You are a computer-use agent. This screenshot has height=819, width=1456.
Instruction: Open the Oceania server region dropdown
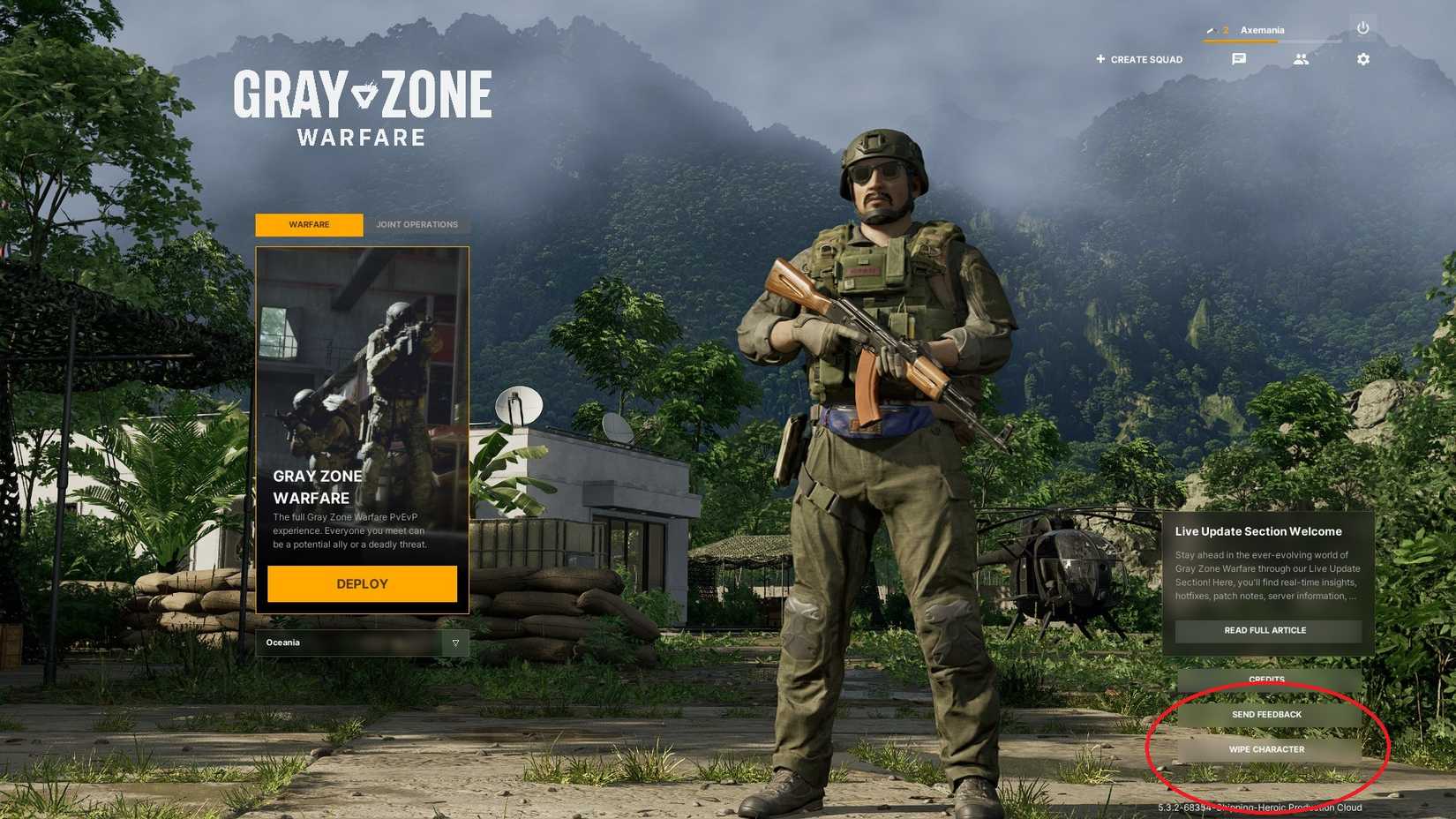tap(353, 642)
